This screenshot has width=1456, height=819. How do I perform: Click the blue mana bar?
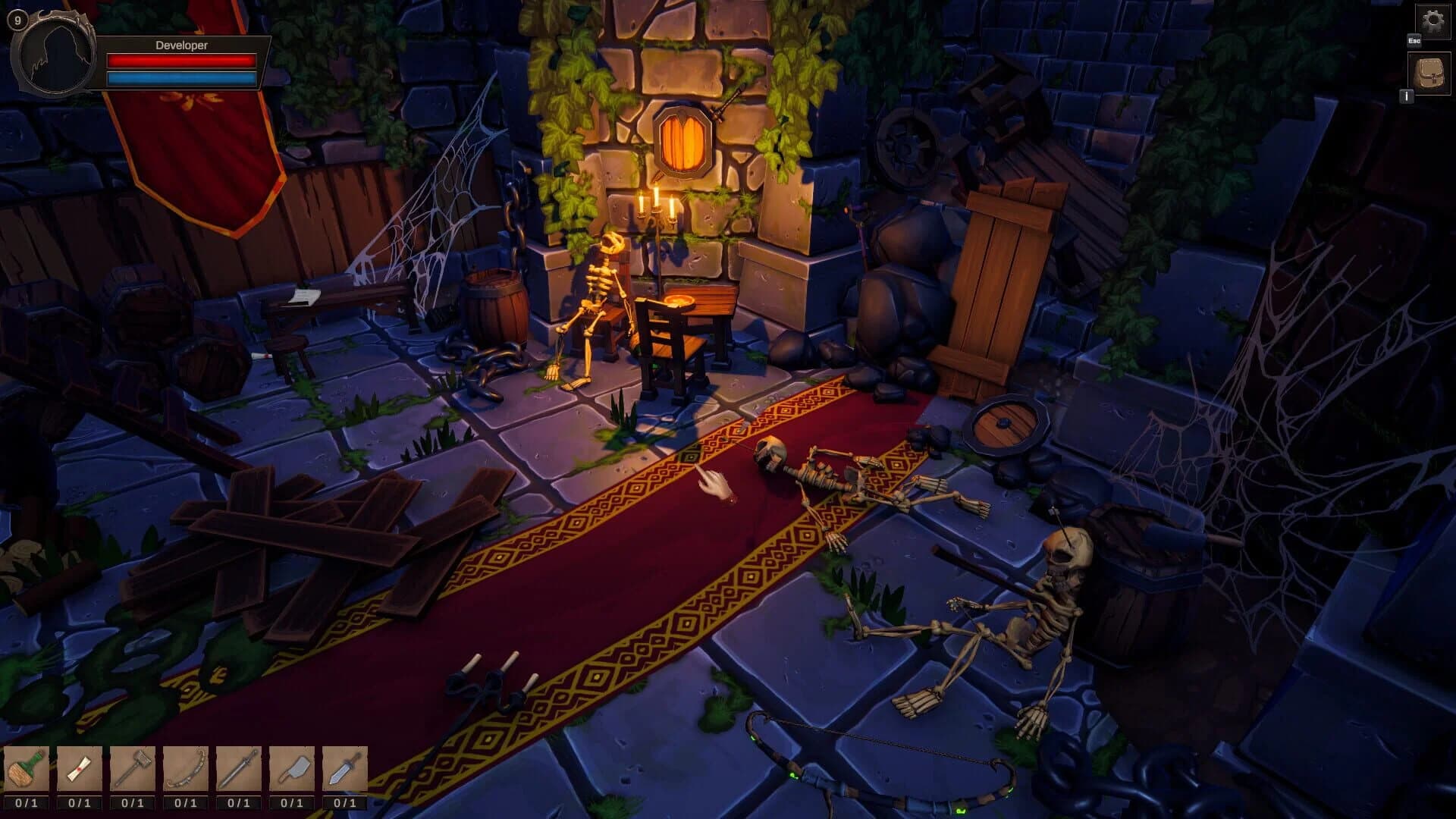coord(182,78)
